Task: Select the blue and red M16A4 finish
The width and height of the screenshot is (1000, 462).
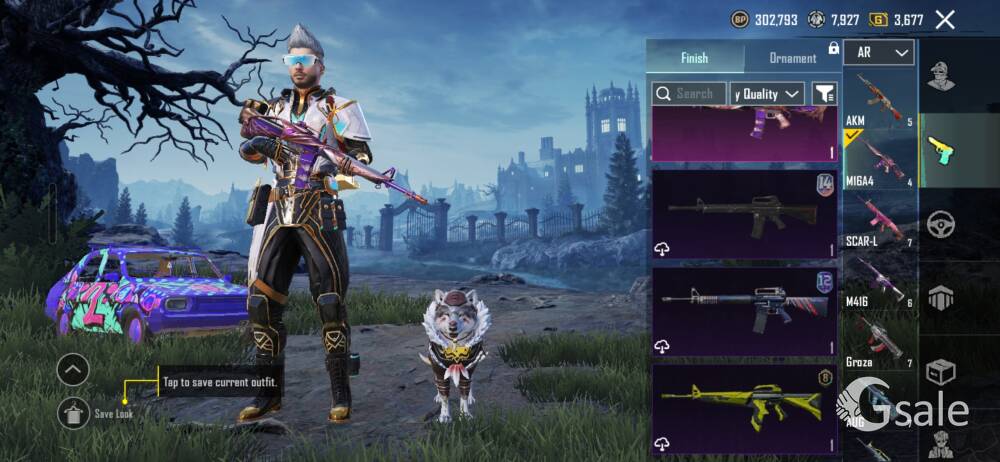Action: click(x=744, y=310)
